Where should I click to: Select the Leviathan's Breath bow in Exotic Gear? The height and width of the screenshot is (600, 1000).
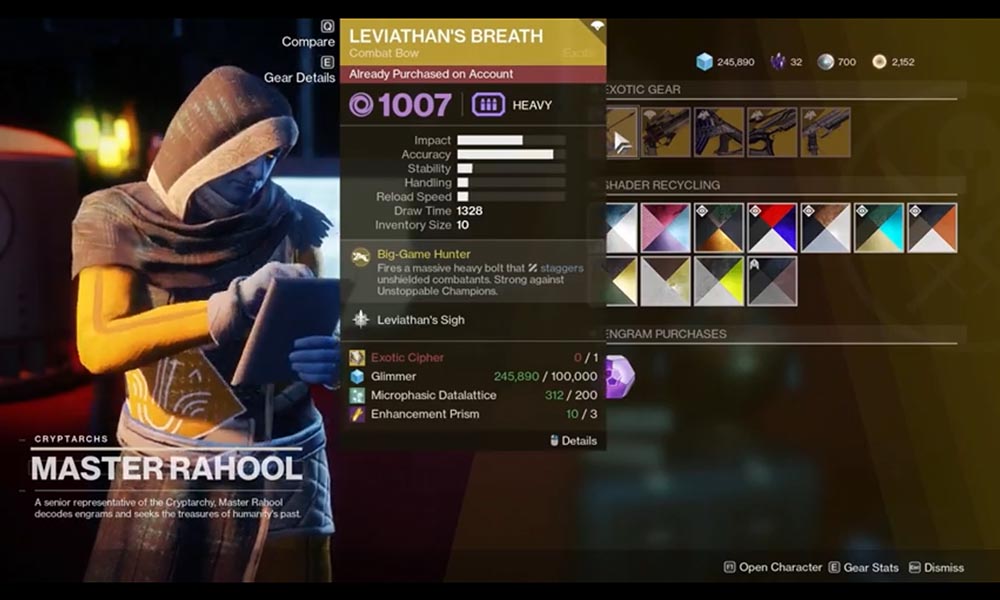622,132
